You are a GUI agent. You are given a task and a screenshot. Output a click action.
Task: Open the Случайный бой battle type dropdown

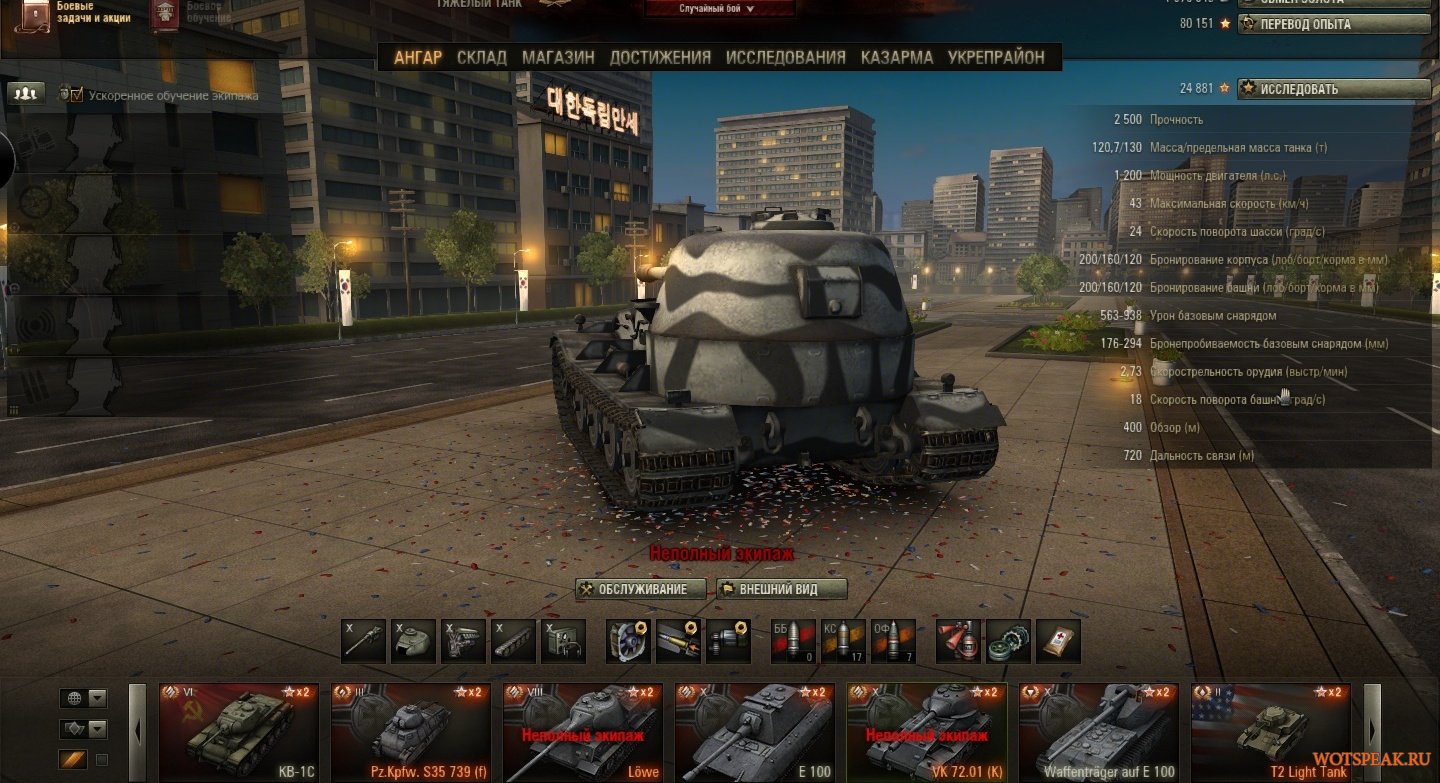(718, 9)
